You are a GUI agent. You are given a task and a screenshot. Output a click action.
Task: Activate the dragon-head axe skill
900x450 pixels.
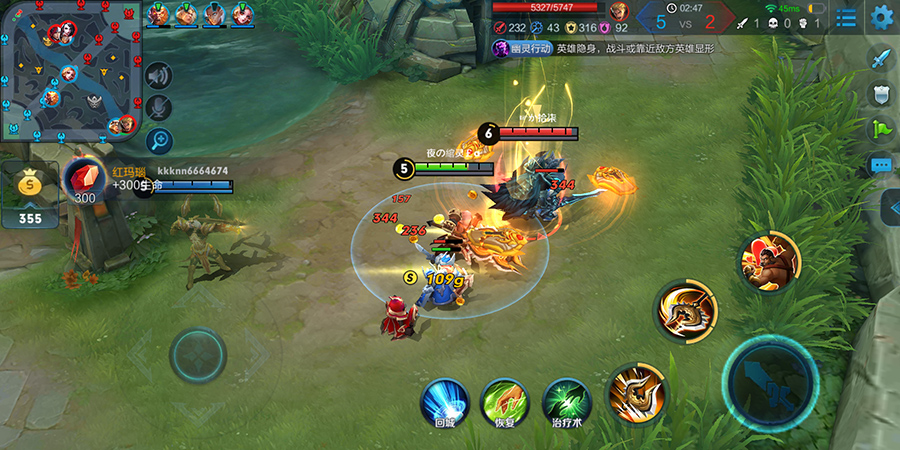point(686,310)
